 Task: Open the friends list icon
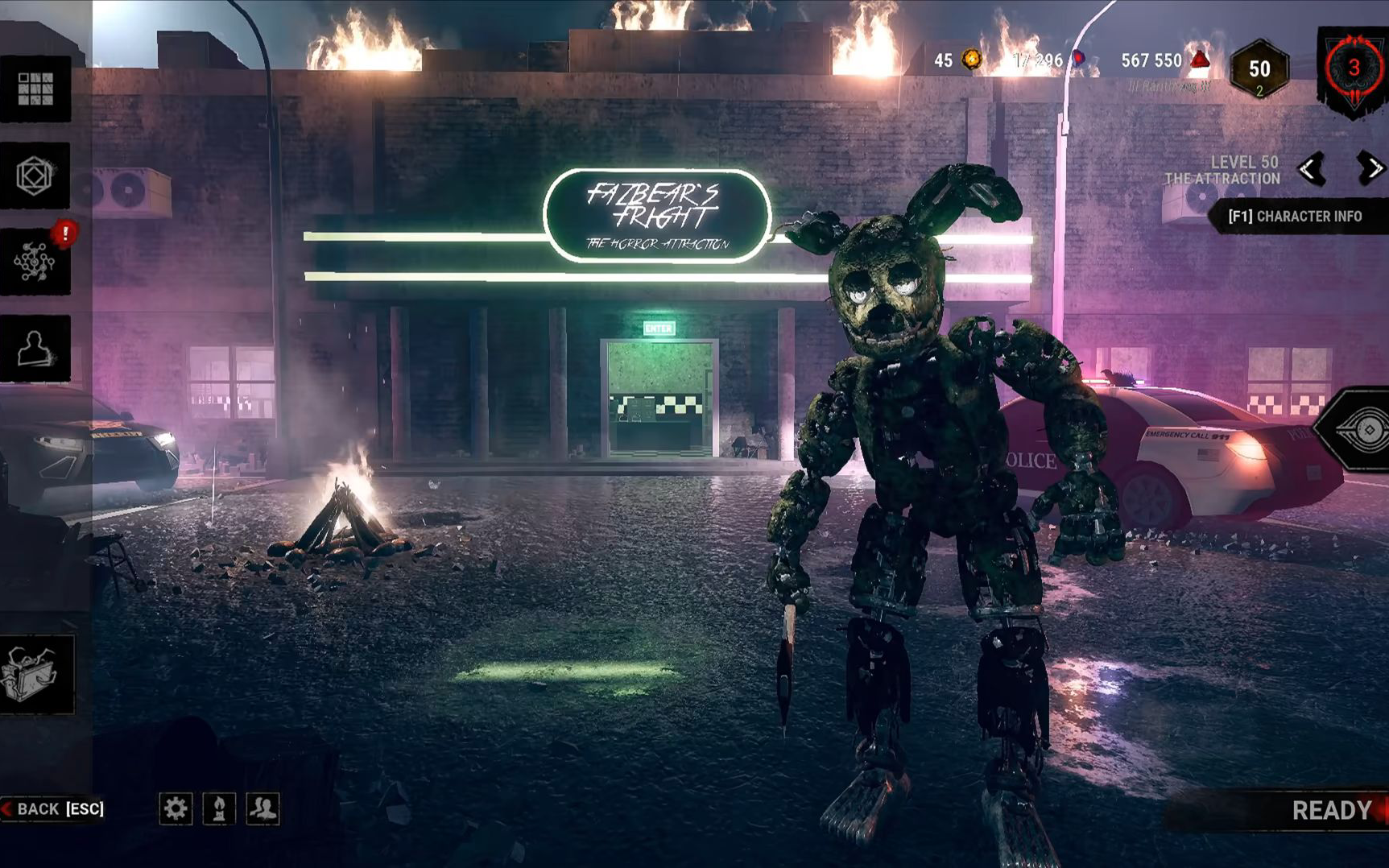point(263,808)
